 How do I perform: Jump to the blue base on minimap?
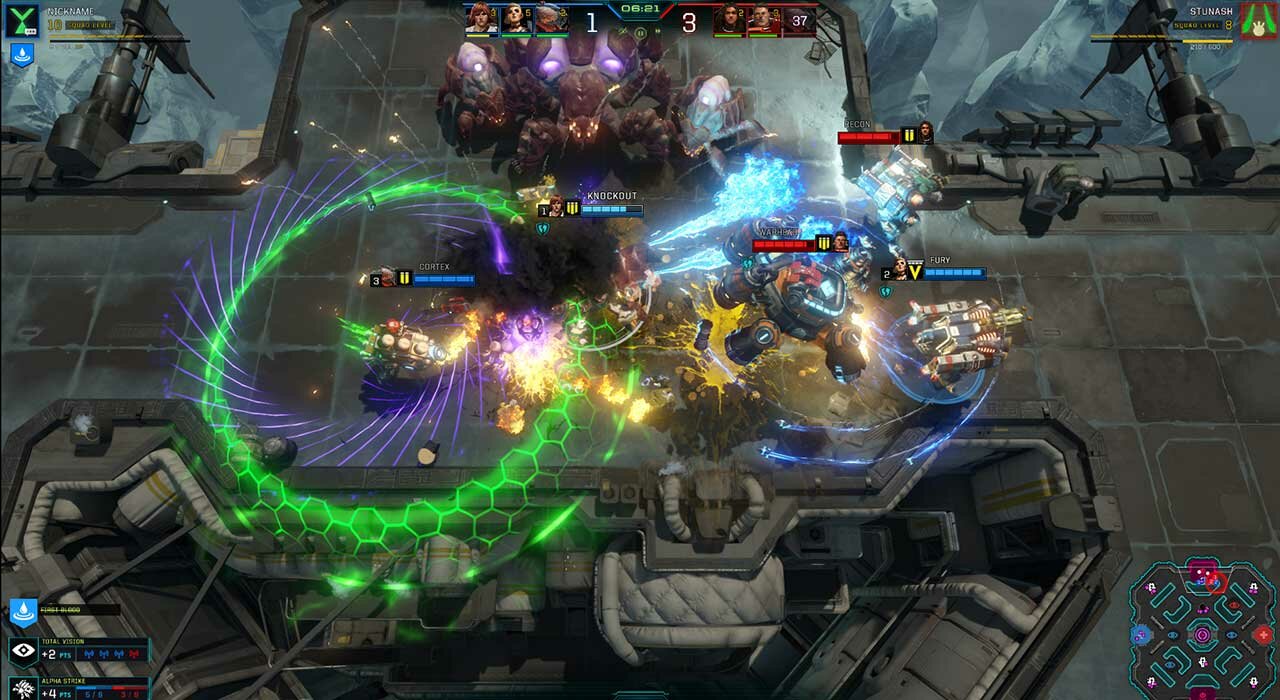[1141, 634]
